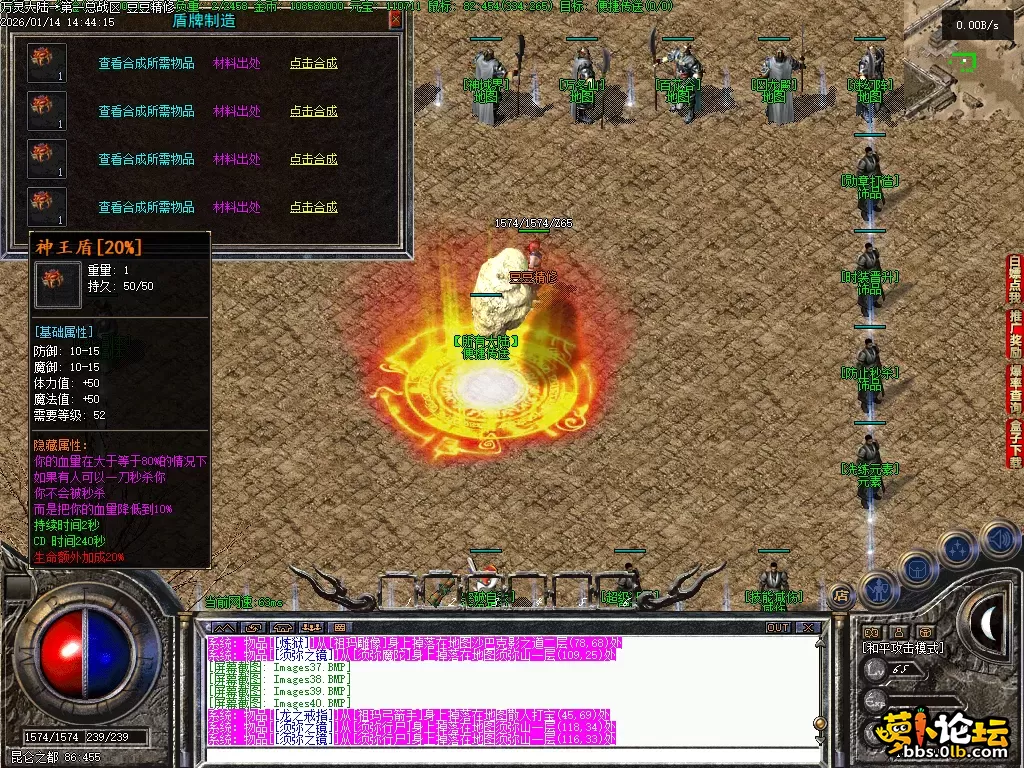1024x768 pixels.
Task: Click the OUT button on the chat bar
Action: point(777,627)
